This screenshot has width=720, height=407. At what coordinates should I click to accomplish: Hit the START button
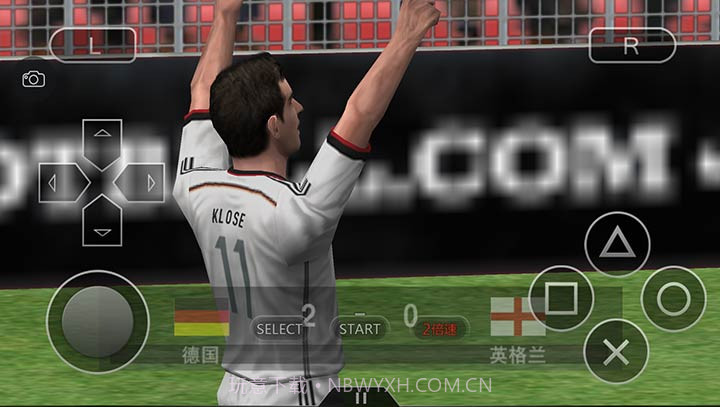coord(359,328)
